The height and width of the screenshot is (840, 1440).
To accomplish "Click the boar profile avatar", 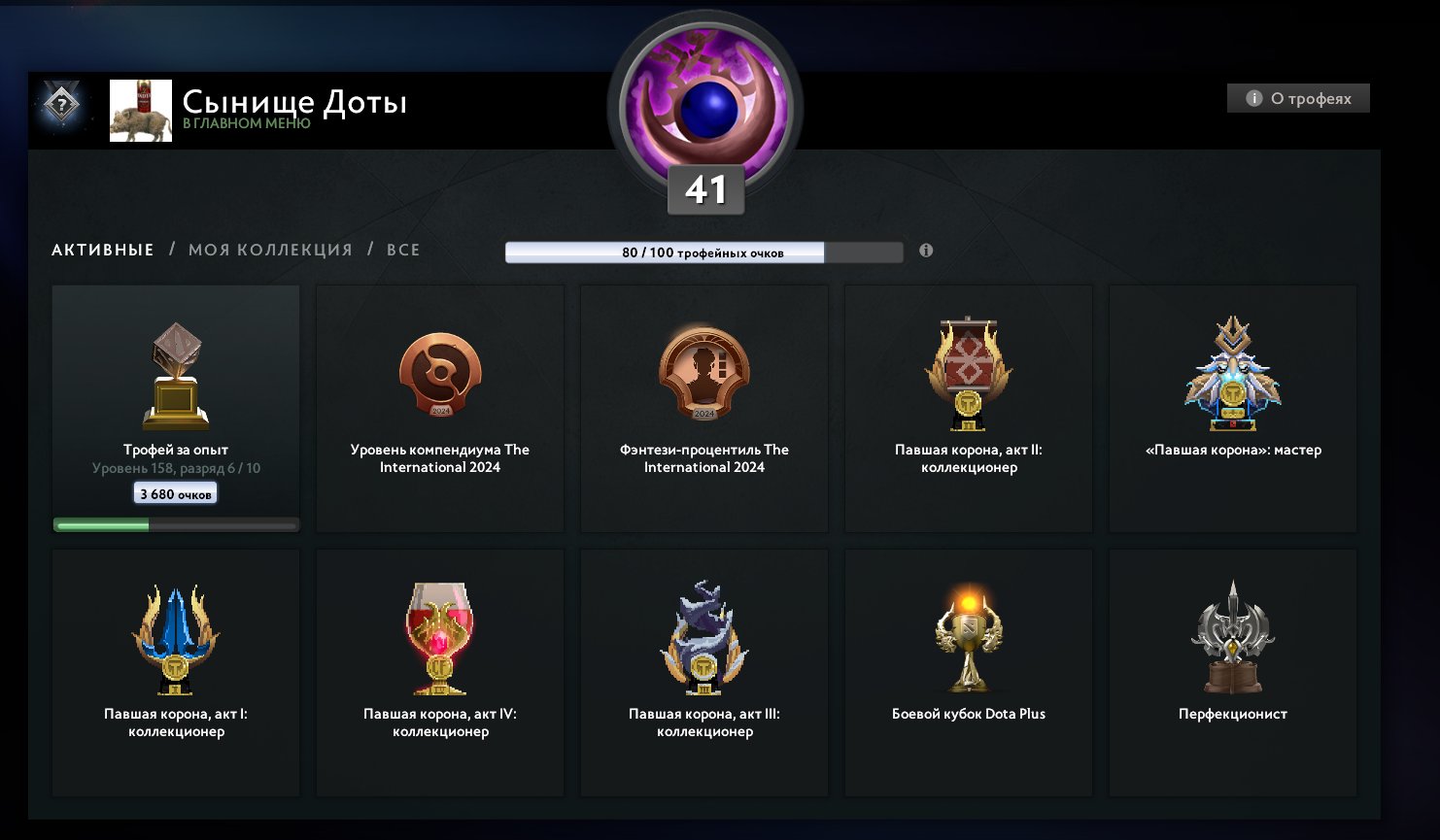I will (140, 110).
